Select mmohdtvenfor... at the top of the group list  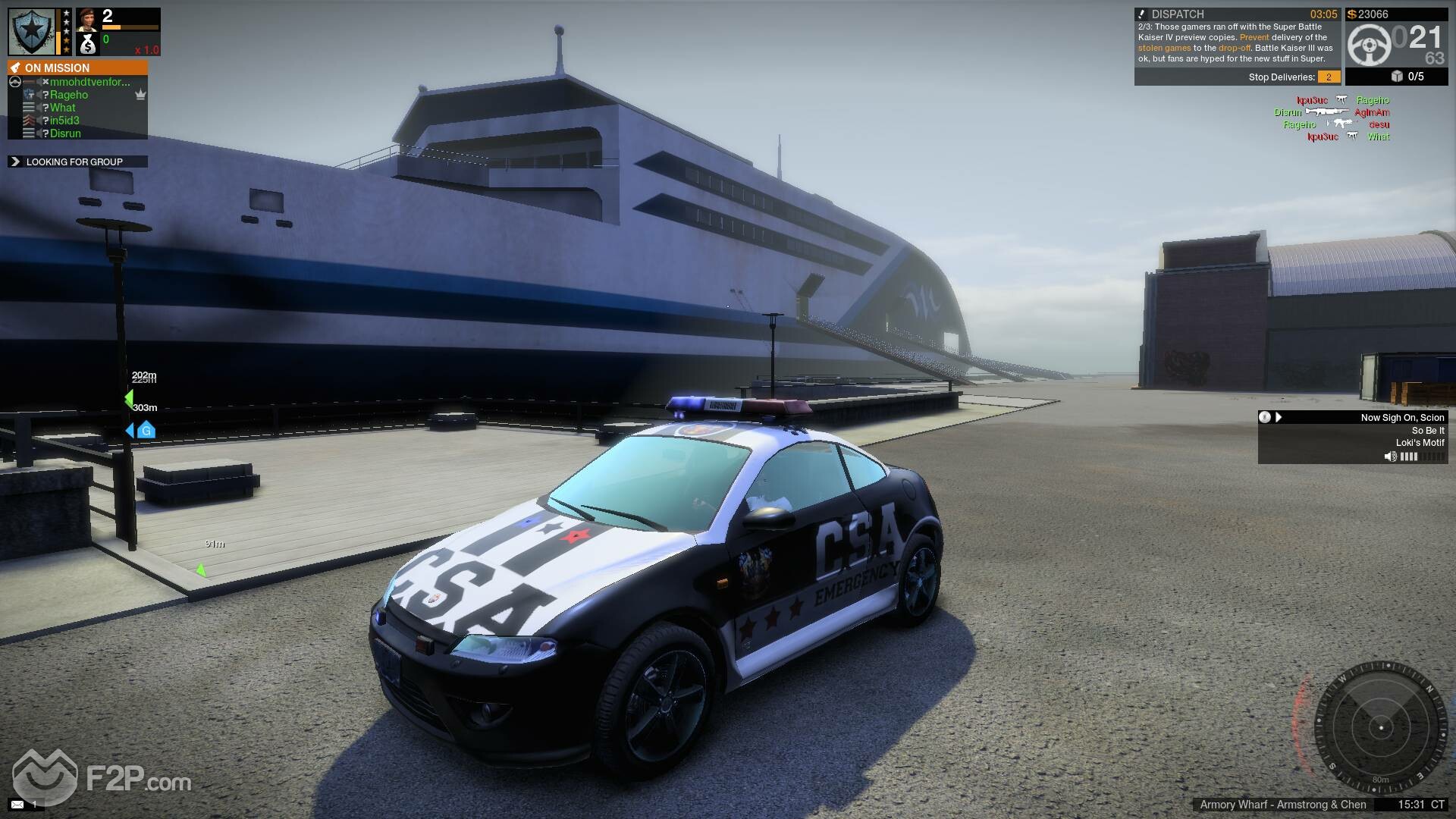pos(89,82)
